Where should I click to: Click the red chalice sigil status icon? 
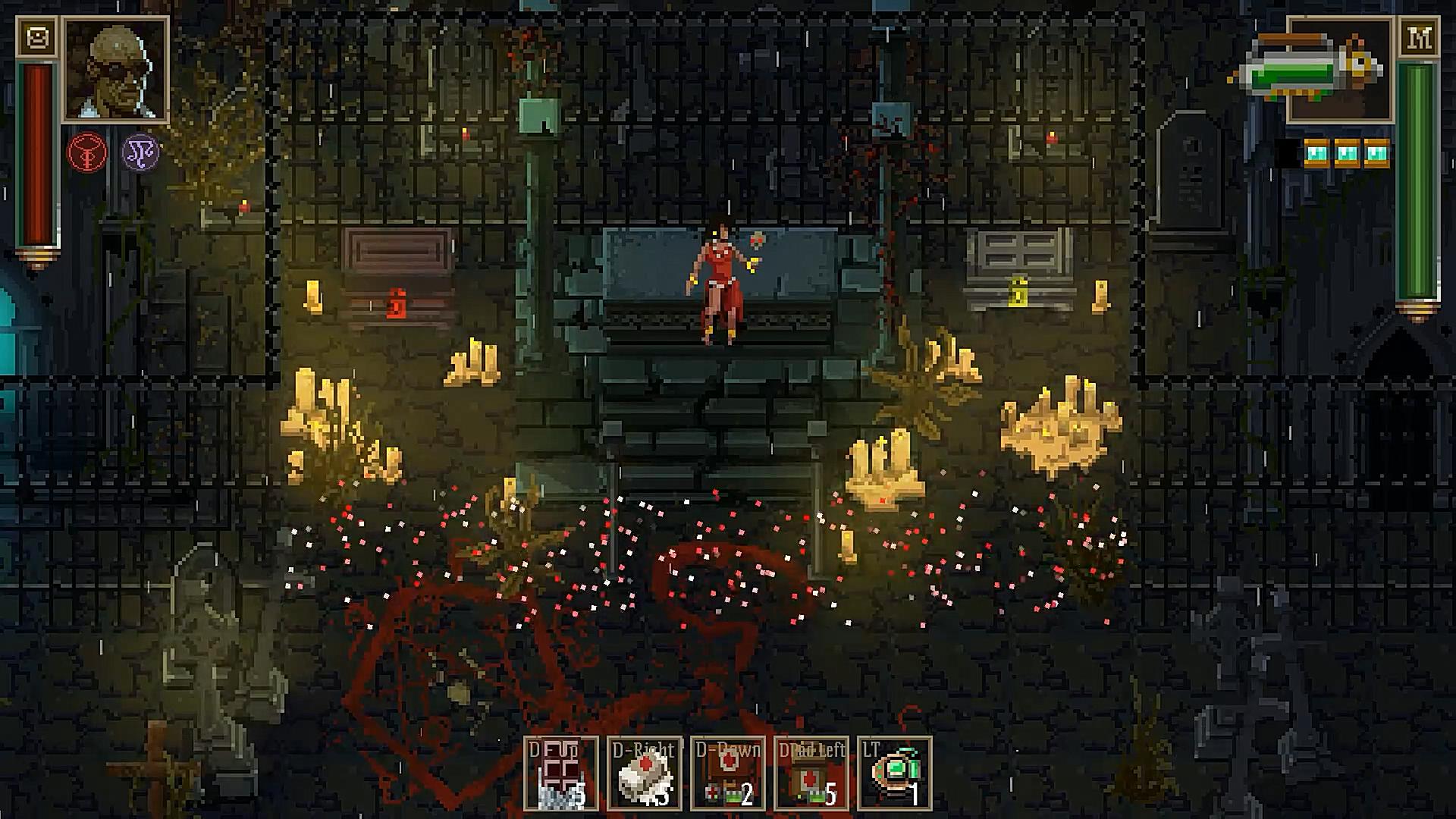point(87,152)
